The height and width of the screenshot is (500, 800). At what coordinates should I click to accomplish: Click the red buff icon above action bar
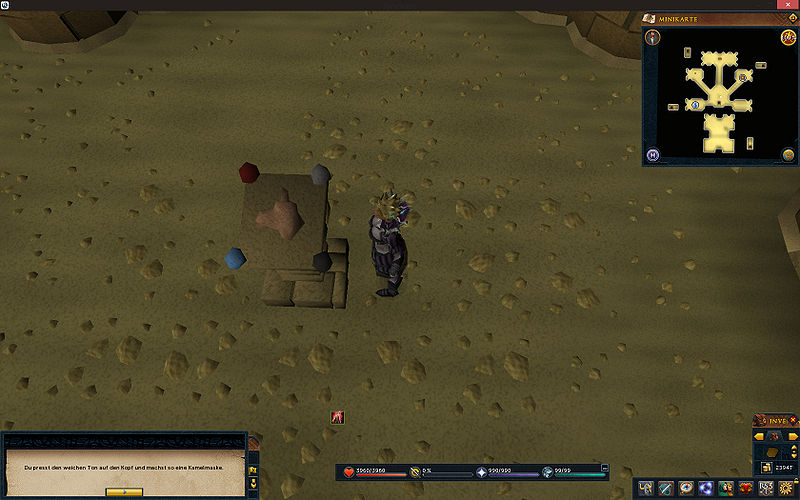coord(338,417)
